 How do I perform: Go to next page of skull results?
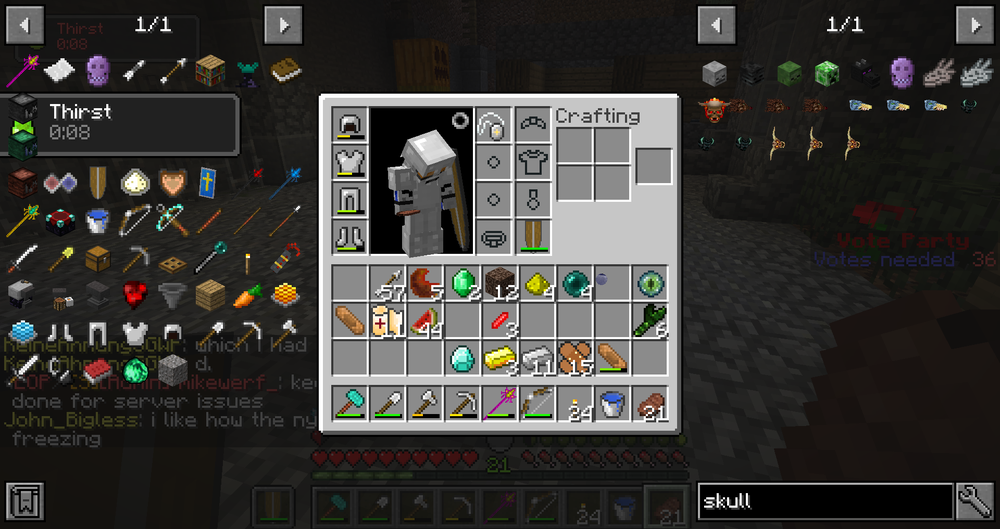(974, 24)
